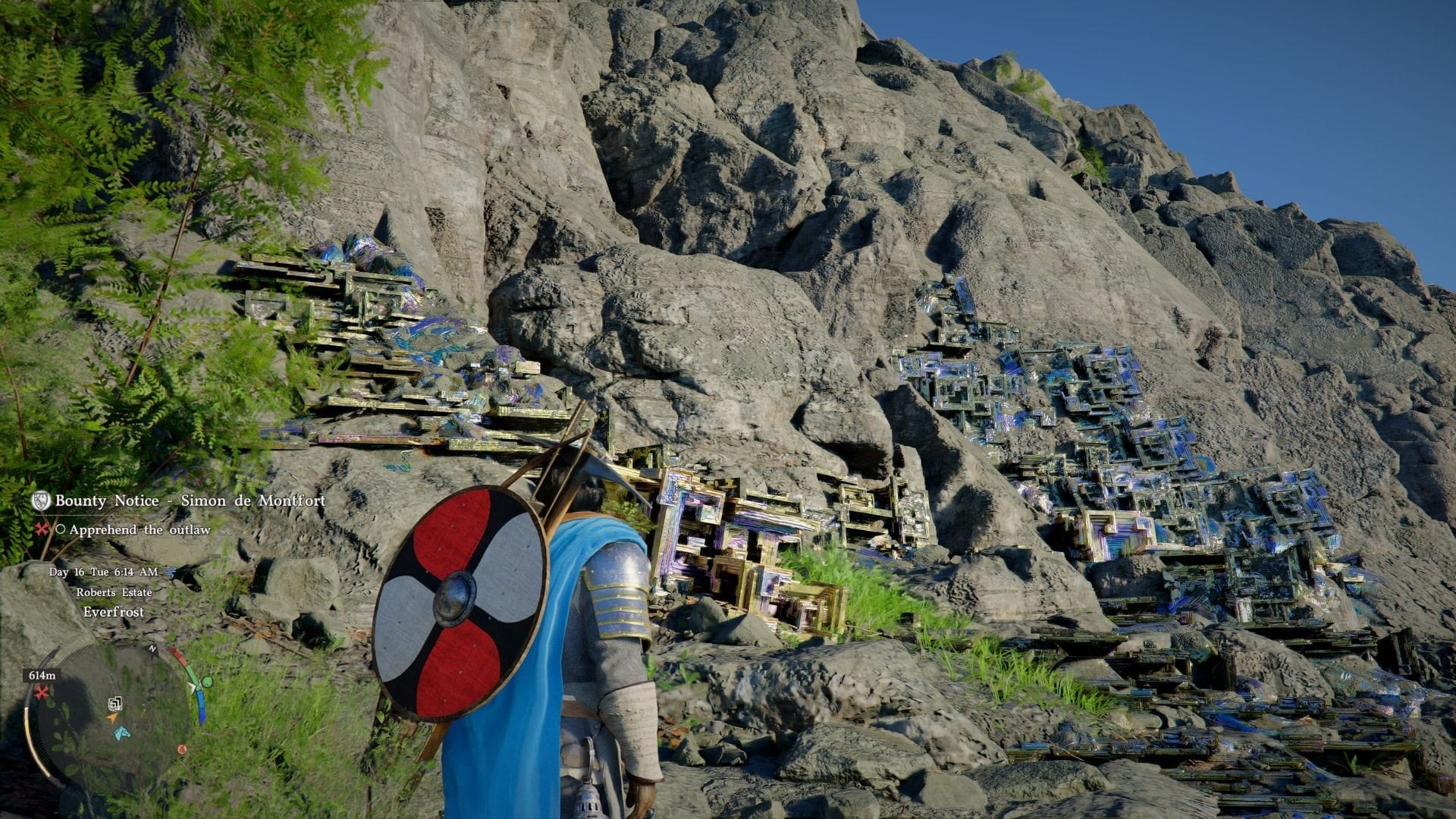Viewport: 1456px width, 819px height.
Task: Click the Everfrost region label
Action: (114, 612)
